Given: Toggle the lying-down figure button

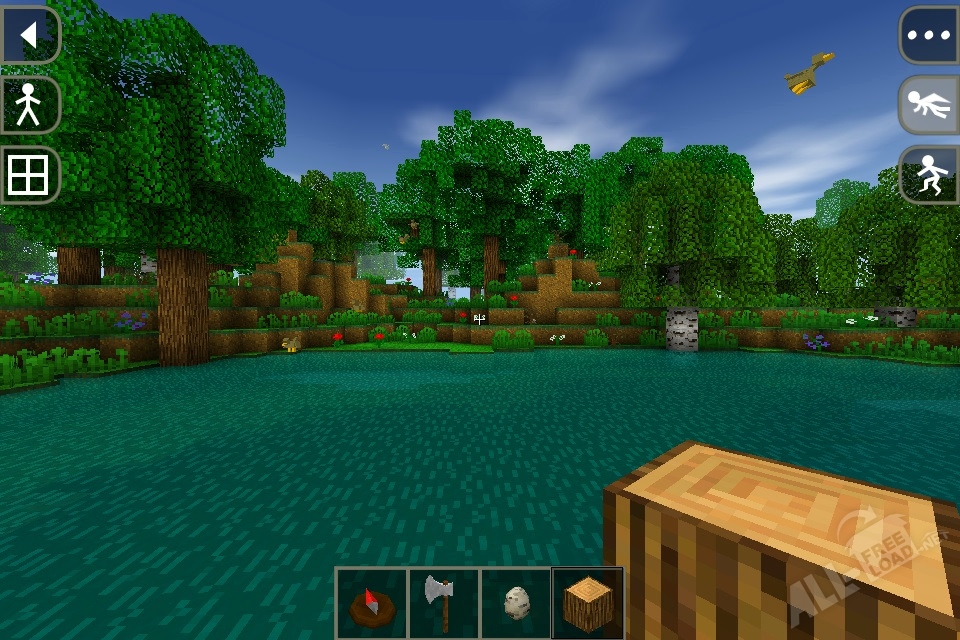Looking at the screenshot, I should pyautogui.click(x=929, y=105).
